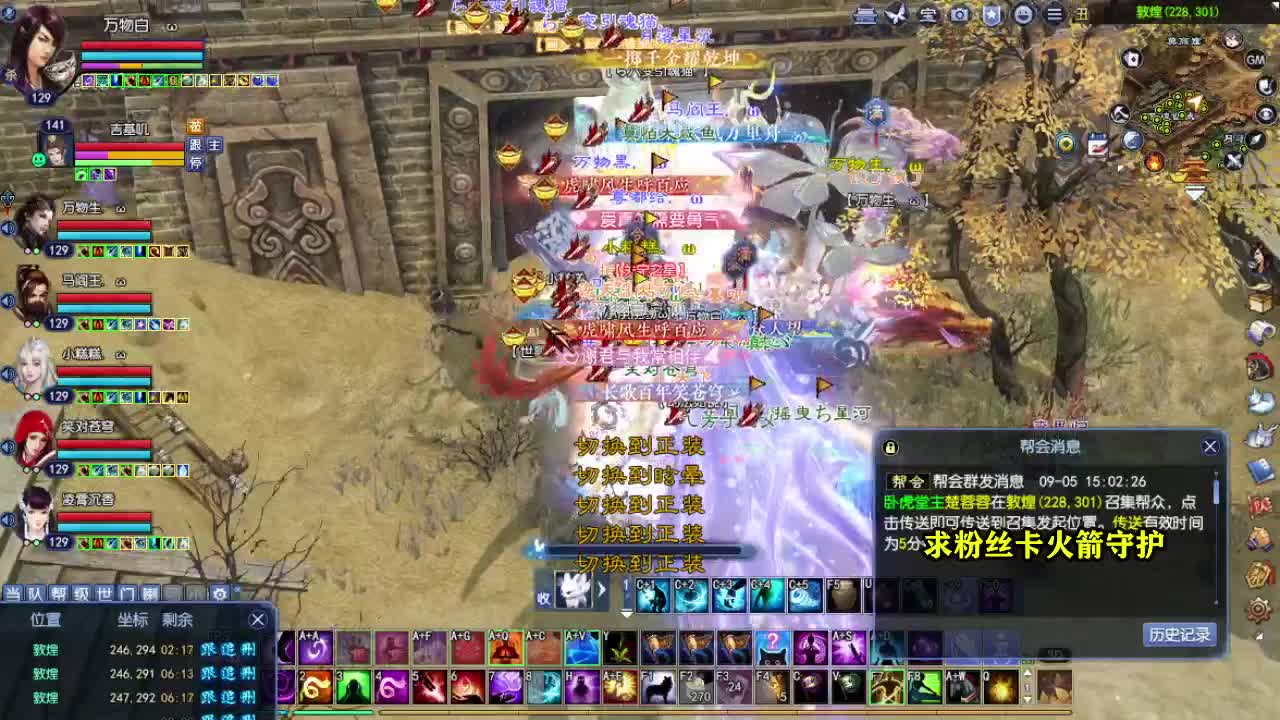The height and width of the screenshot is (720, 1280).
Task: Click the 传送 teleport link in guild message
Action: 1128,523
